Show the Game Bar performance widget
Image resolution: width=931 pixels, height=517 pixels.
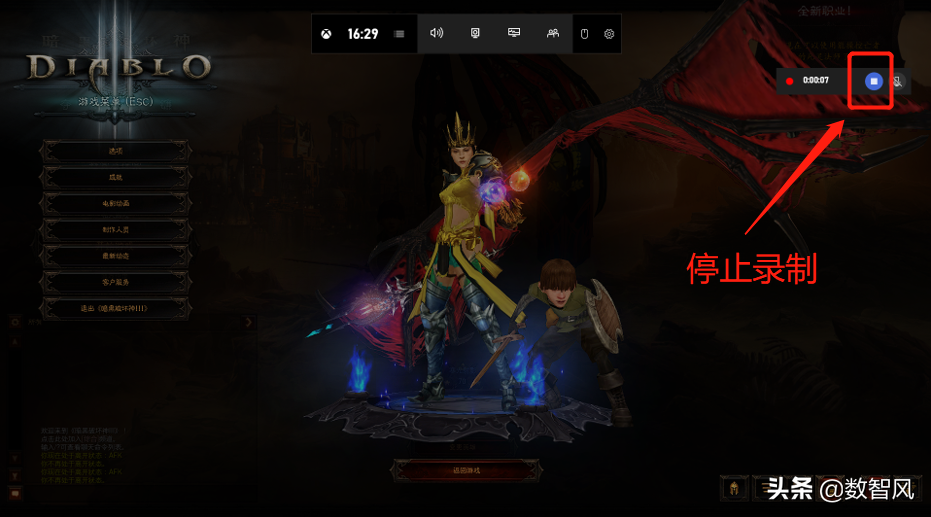pyautogui.click(x=514, y=33)
